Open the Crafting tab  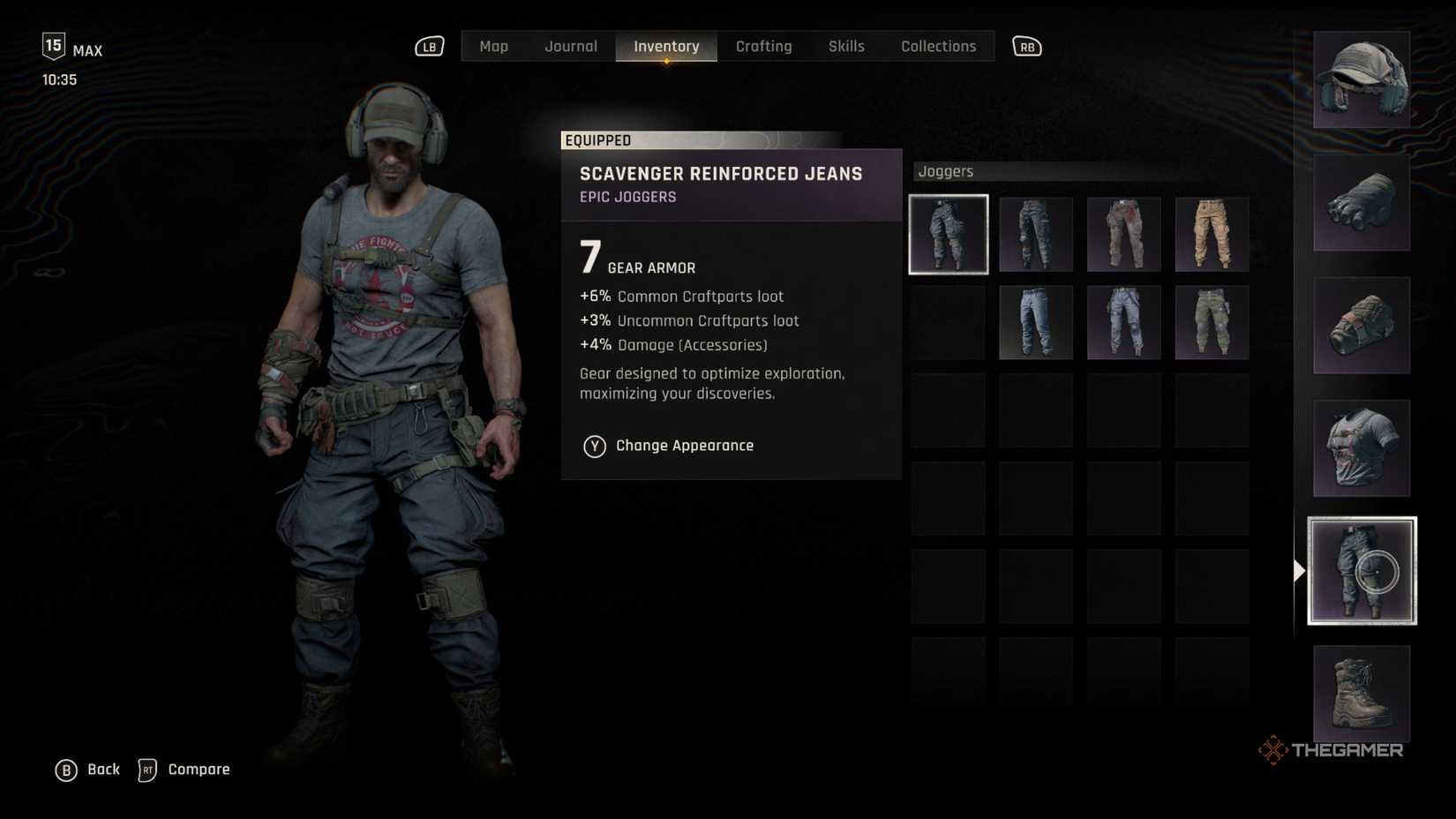tap(764, 46)
